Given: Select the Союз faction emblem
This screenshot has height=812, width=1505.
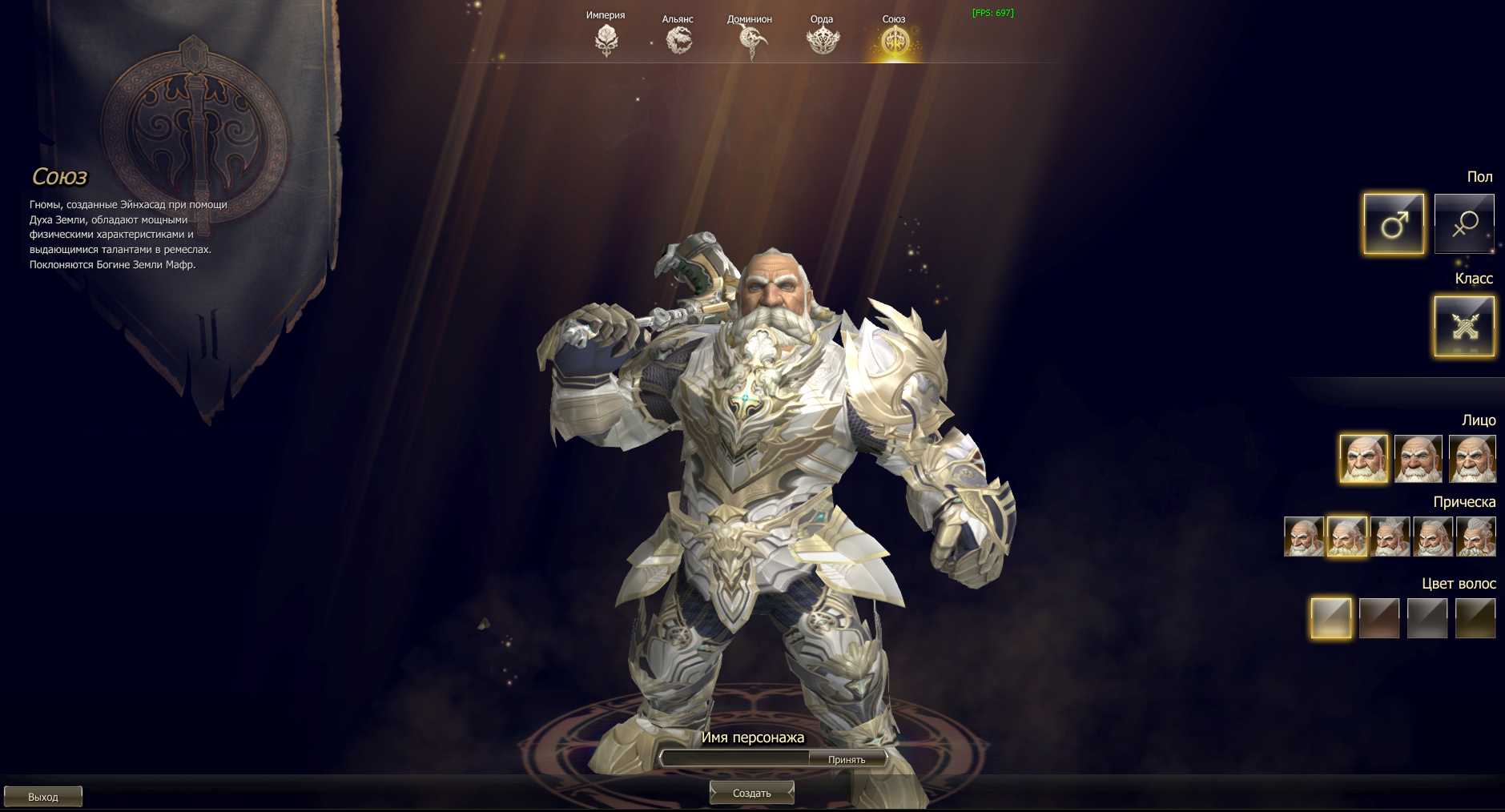Looking at the screenshot, I should (x=895, y=40).
